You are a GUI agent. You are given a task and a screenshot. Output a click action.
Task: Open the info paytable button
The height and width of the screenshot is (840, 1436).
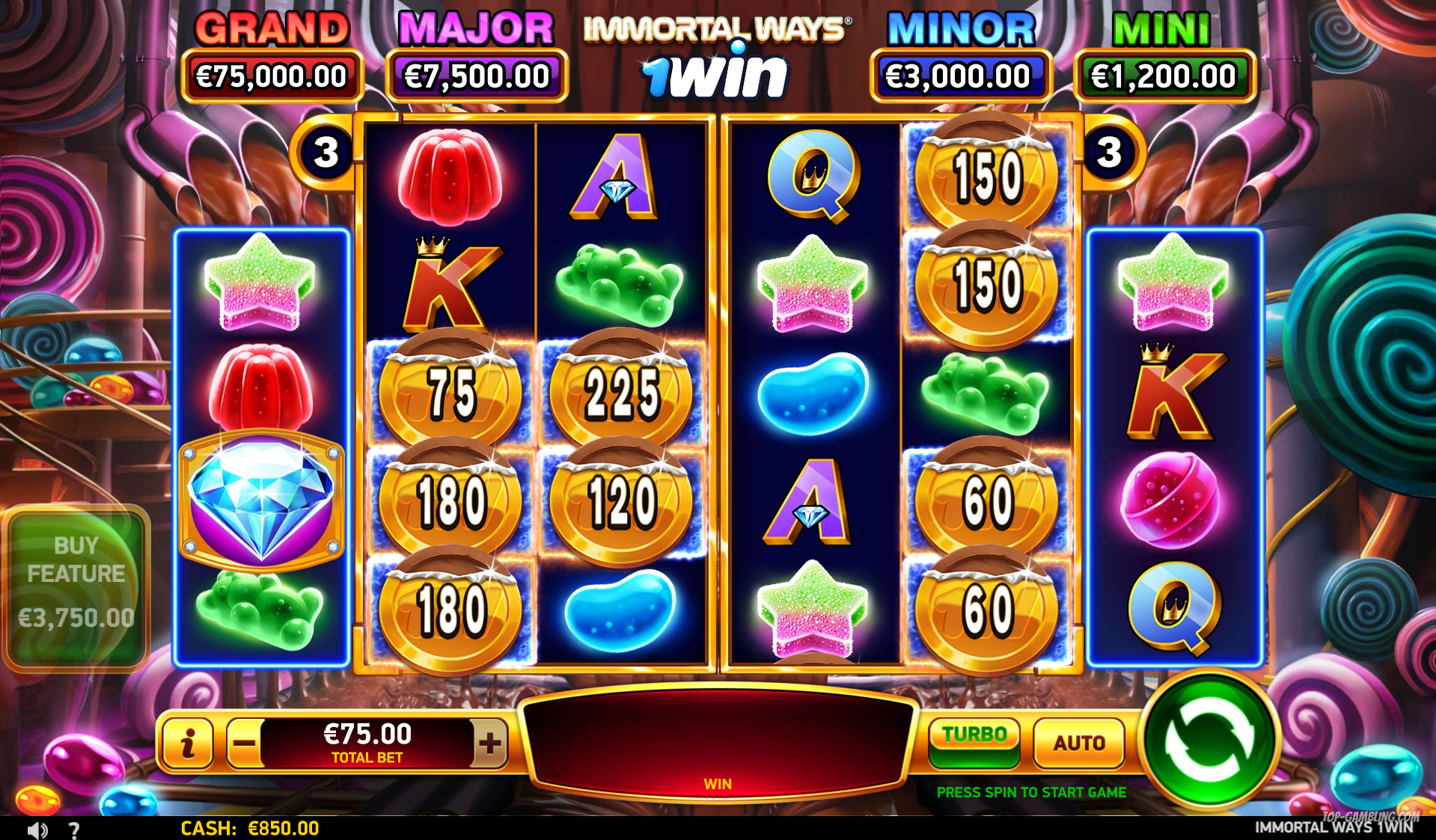click(188, 744)
